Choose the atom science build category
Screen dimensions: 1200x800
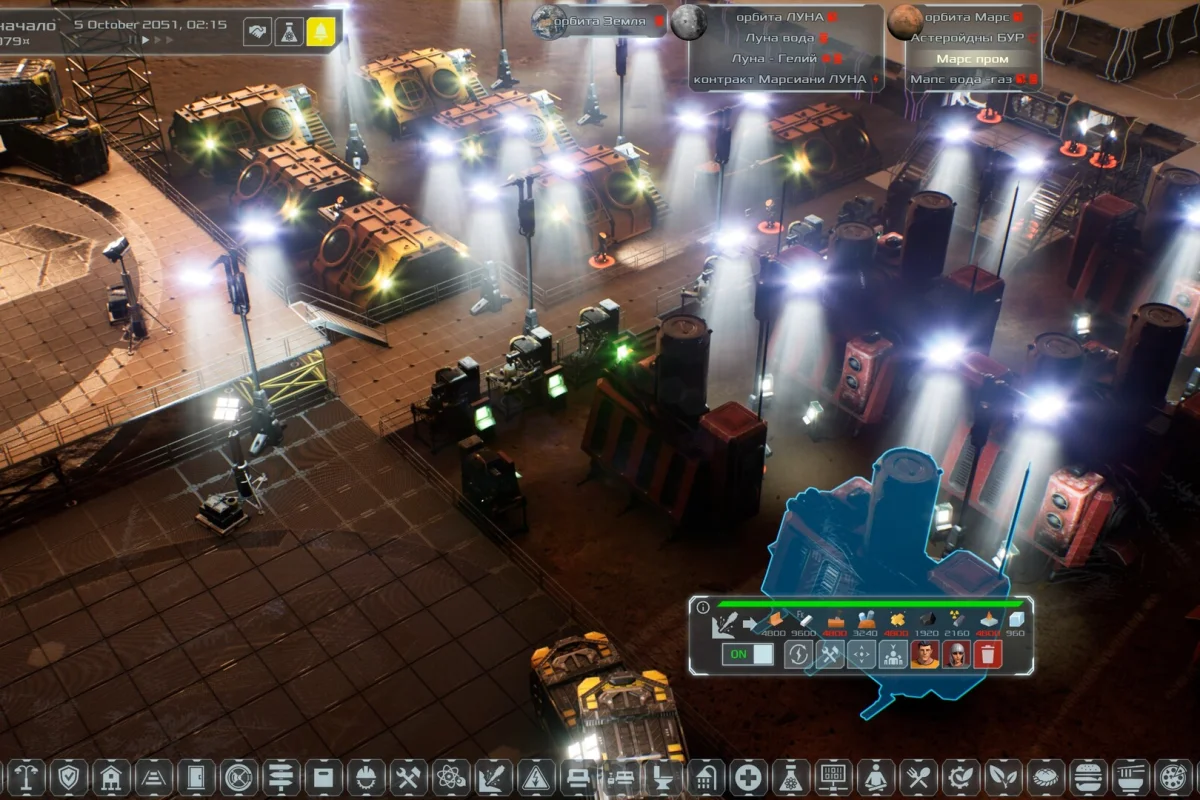tap(450, 776)
